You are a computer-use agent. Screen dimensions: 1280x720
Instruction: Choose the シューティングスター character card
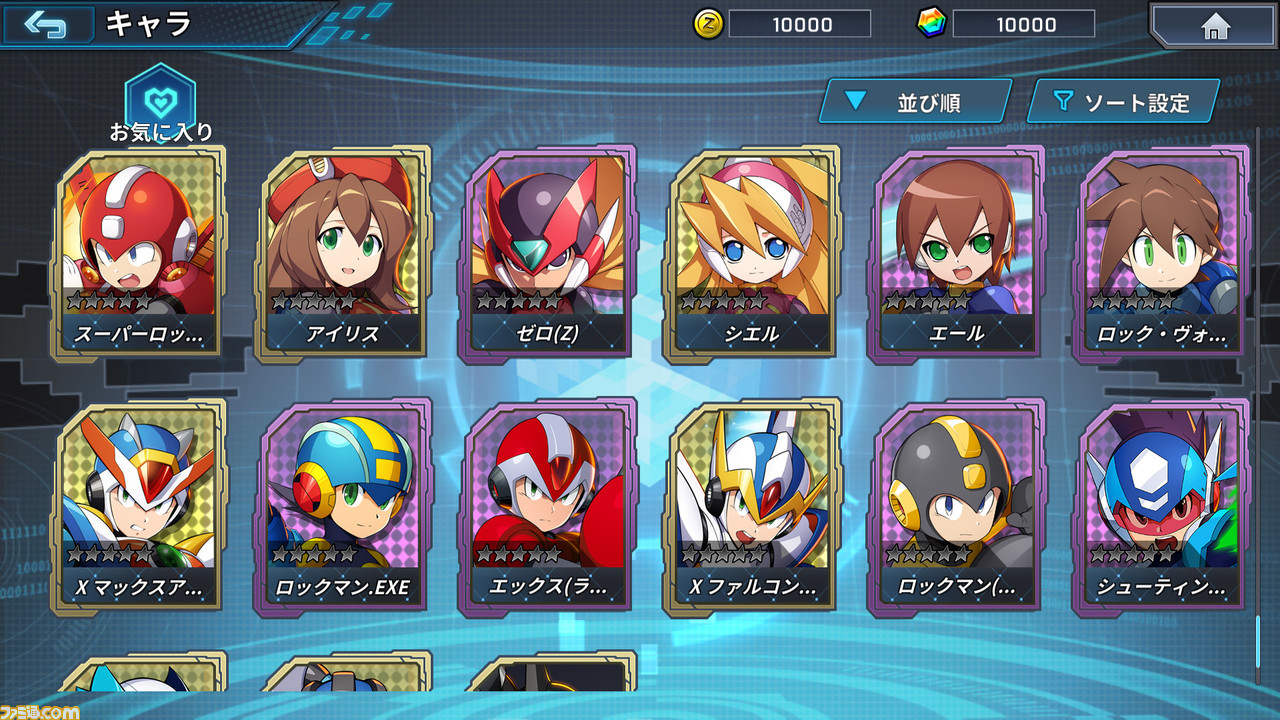tap(1160, 508)
